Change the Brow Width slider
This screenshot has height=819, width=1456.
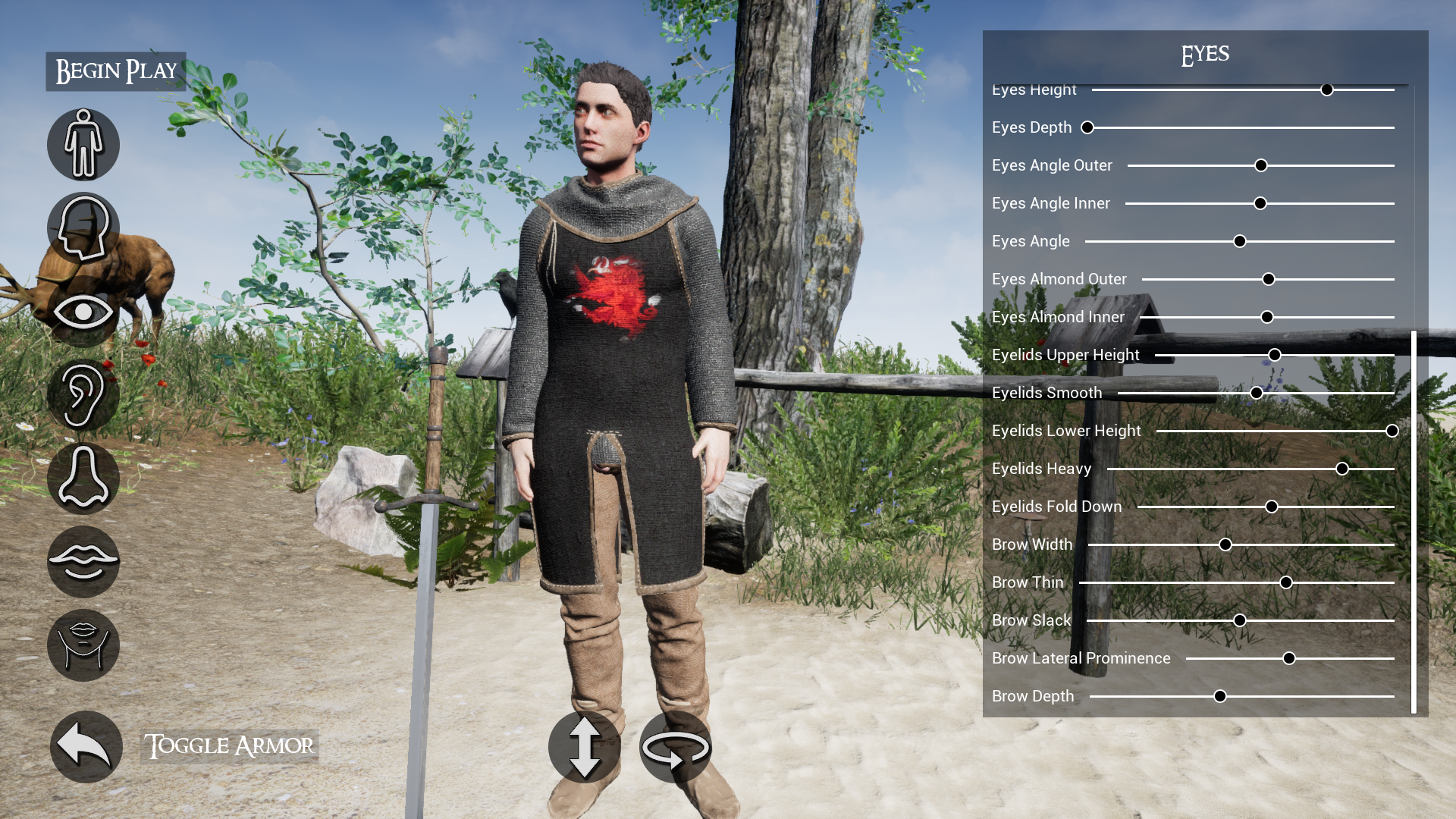click(1225, 544)
